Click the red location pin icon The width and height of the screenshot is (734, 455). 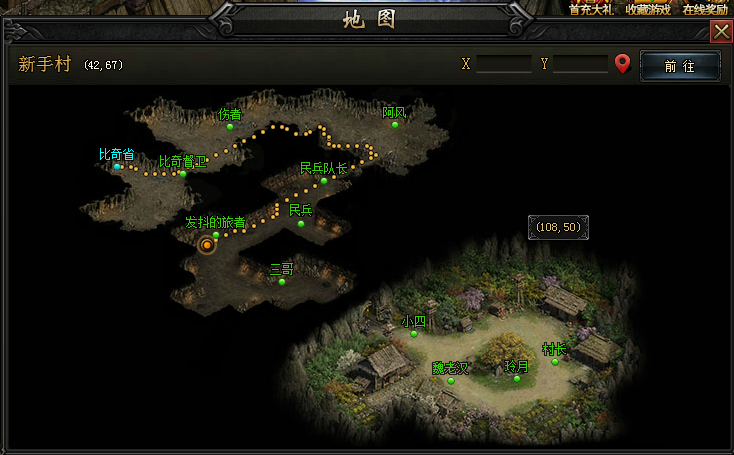[x=623, y=65]
